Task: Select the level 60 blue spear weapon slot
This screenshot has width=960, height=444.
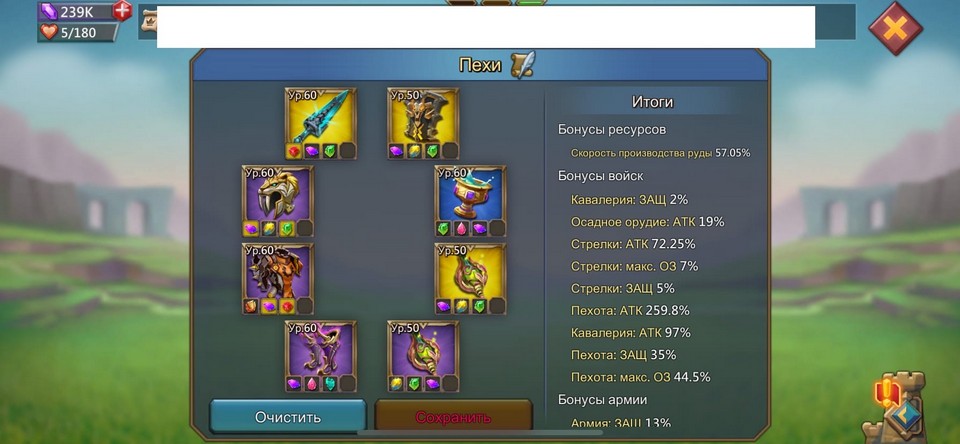Action: pyautogui.click(x=321, y=117)
